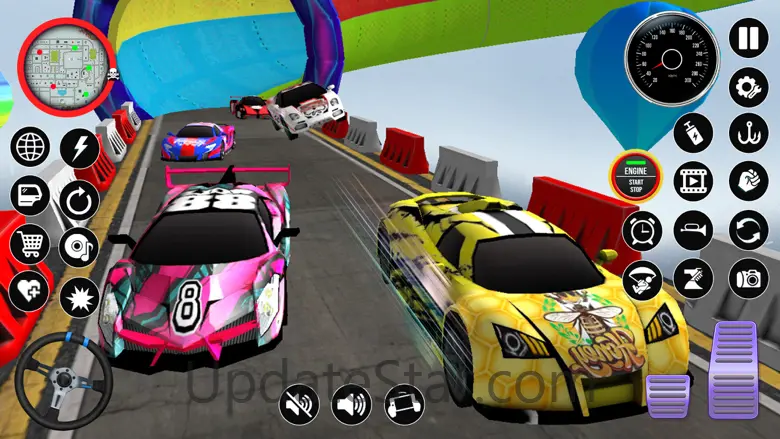
Task: Open the shopping cart store
Action: coord(30,243)
